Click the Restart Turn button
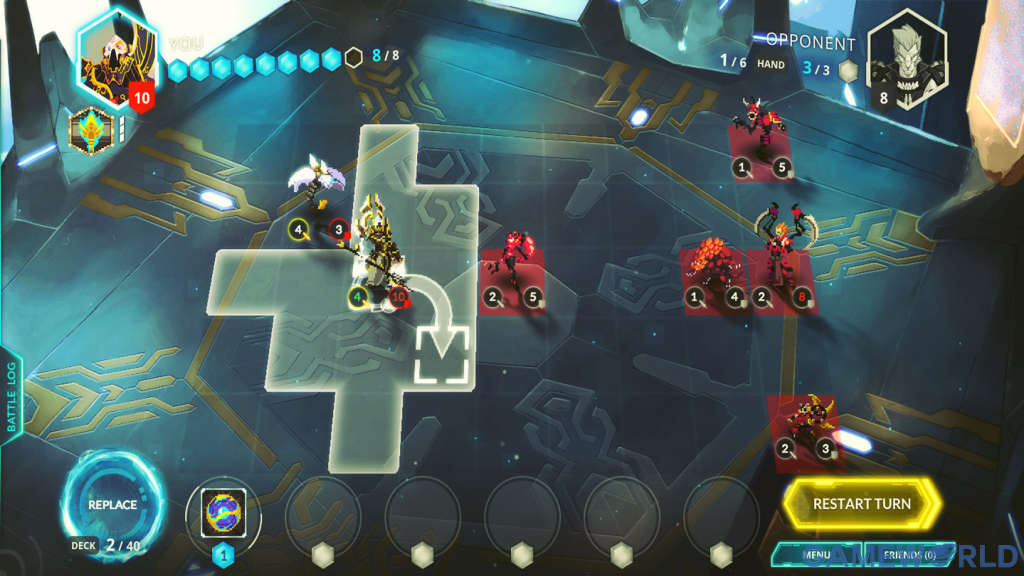Image resolution: width=1024 pixels, height=576 pixels. [861, 503]
